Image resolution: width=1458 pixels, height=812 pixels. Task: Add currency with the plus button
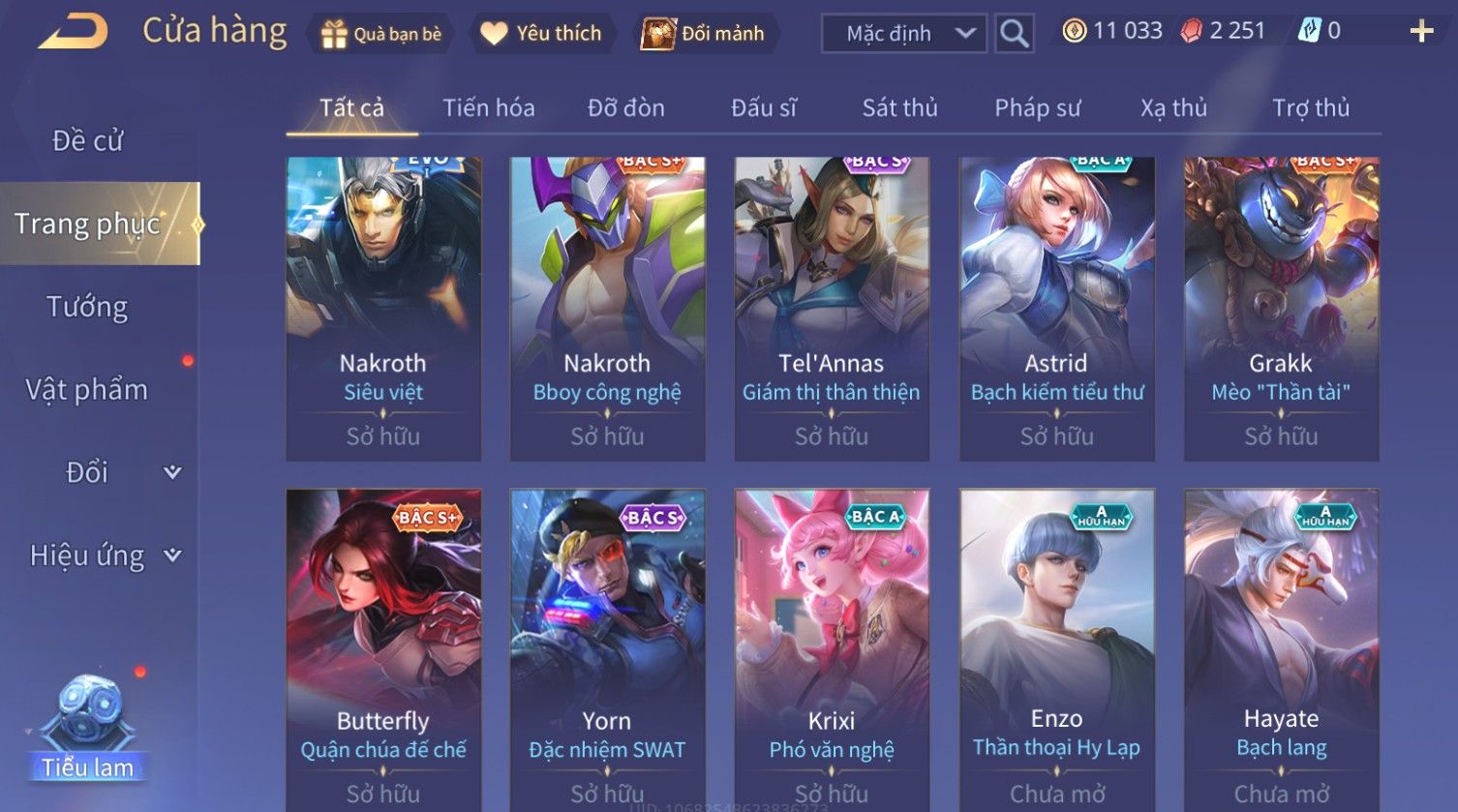pyautogui.click(x=1421, y=32)
